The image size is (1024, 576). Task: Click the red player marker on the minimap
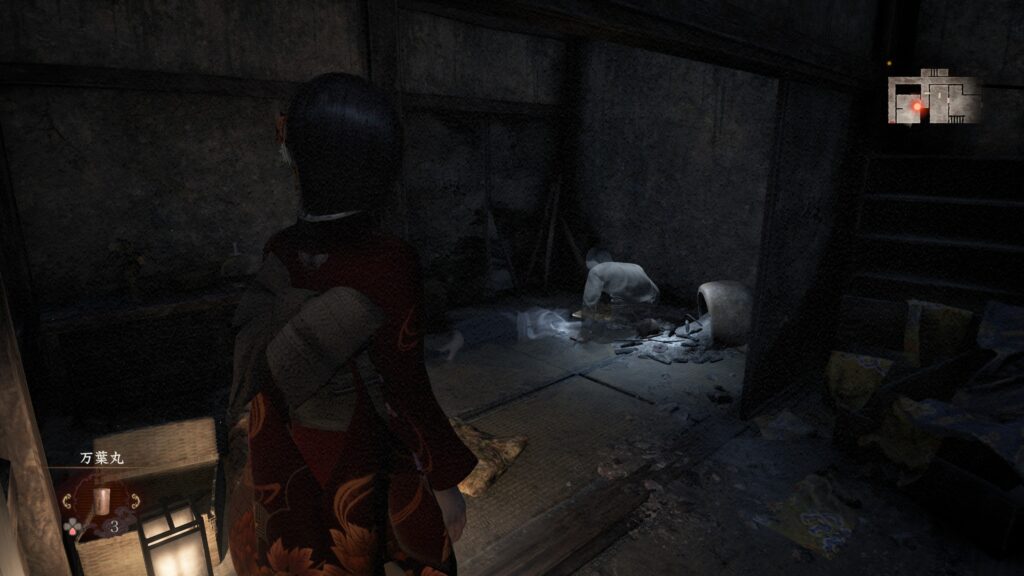[915, 106]
